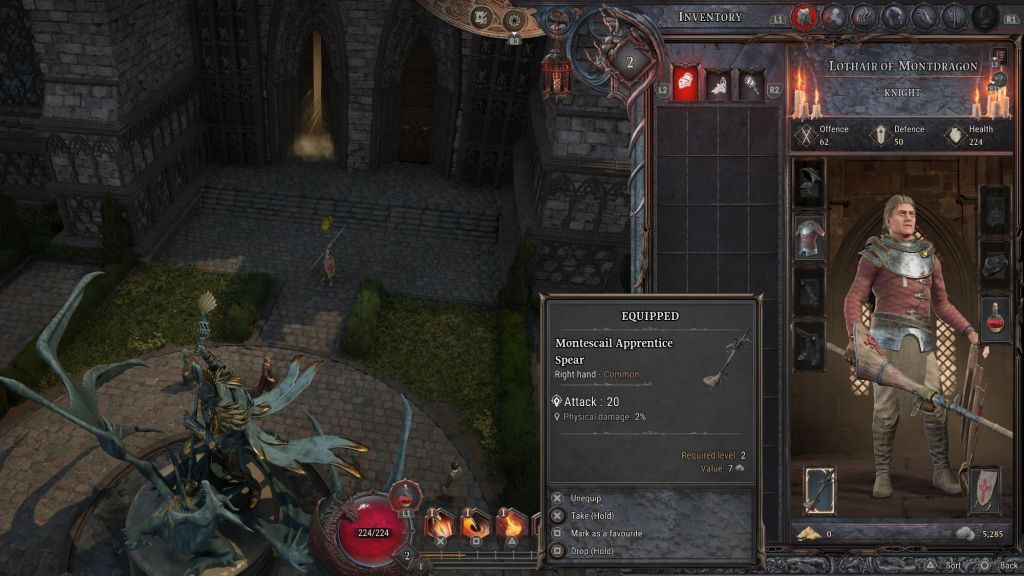Screen dimensions: 1024x576
Task: Activate the fire whirl skill
Action: tap(475, 524)
